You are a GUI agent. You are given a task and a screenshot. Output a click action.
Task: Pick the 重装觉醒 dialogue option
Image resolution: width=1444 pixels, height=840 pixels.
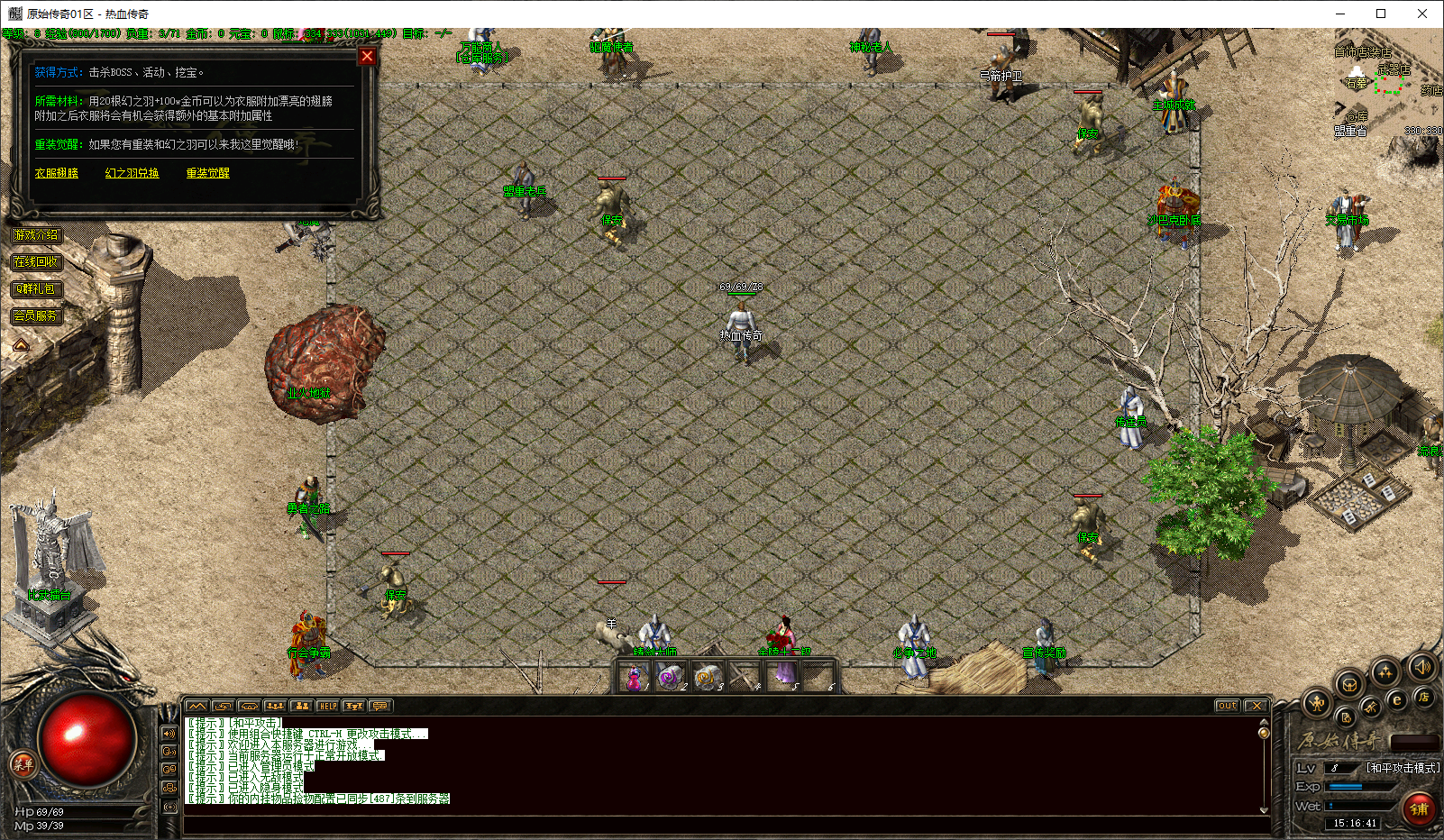pyautogui.click(x=207, y=173)
